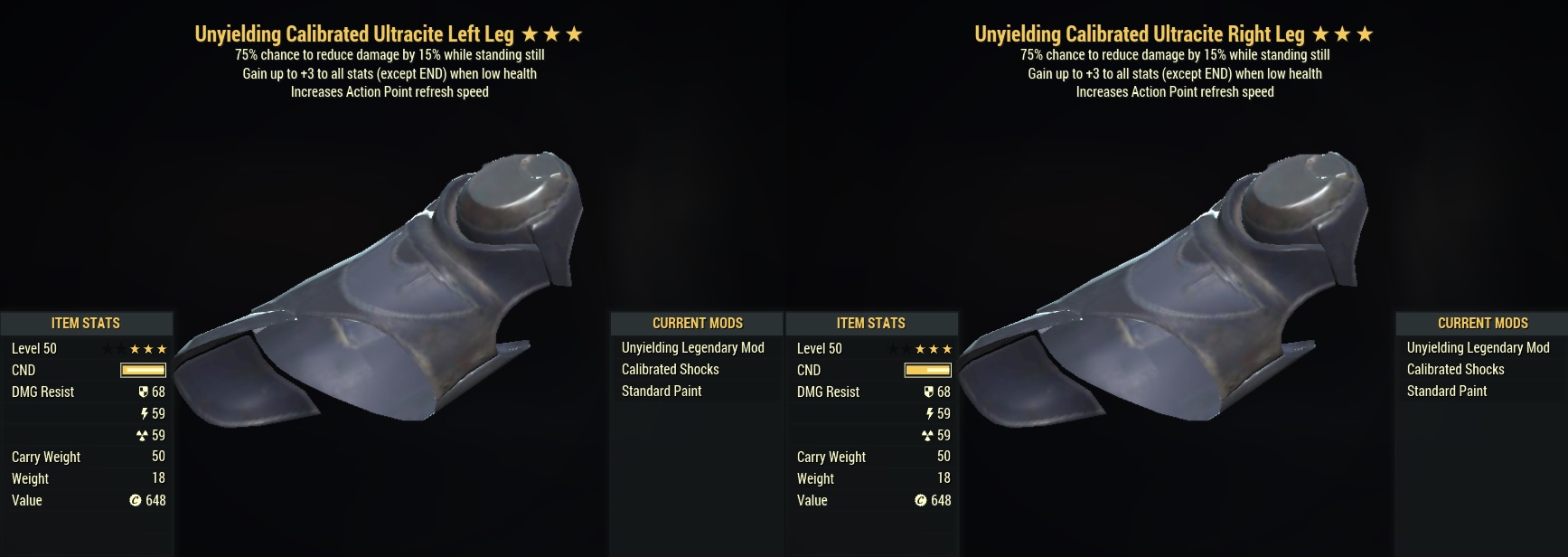Choose Standard Paint for the Left Leg
1568x557 pixels.
(661, 392)
